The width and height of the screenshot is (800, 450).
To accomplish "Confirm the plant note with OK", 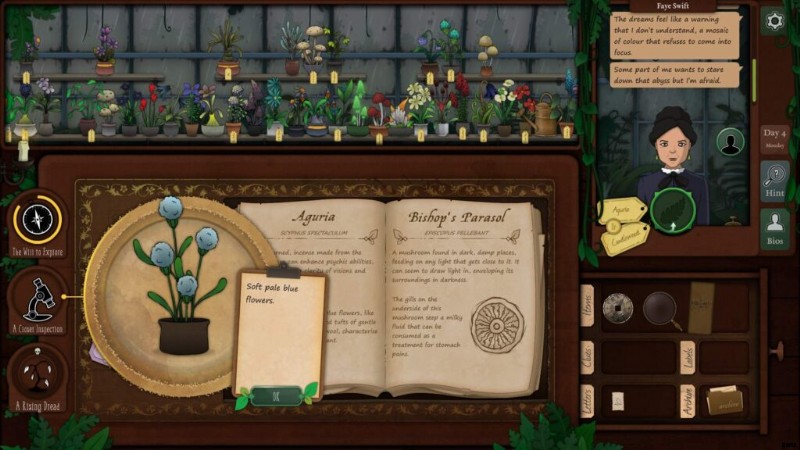I will [277, 396].
